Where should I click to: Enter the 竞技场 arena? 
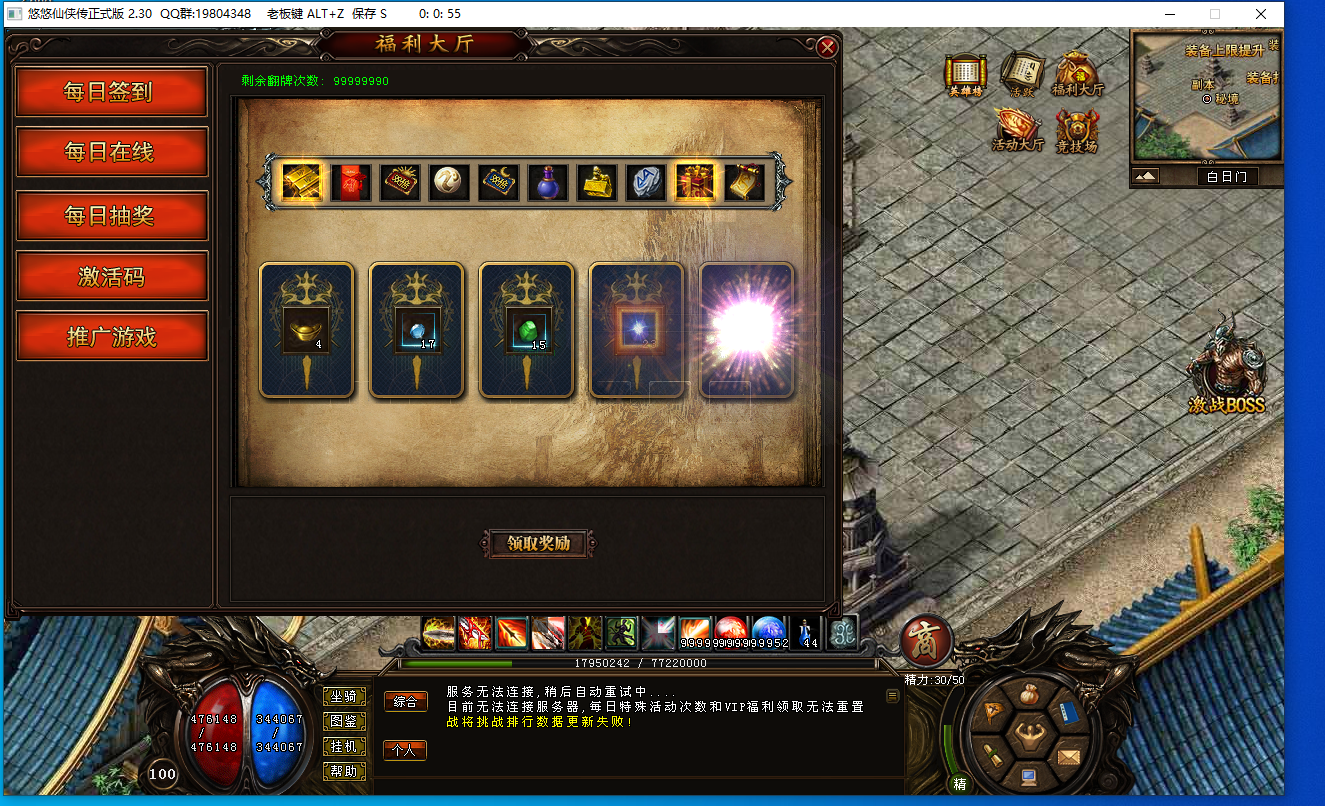point(1077,130)
